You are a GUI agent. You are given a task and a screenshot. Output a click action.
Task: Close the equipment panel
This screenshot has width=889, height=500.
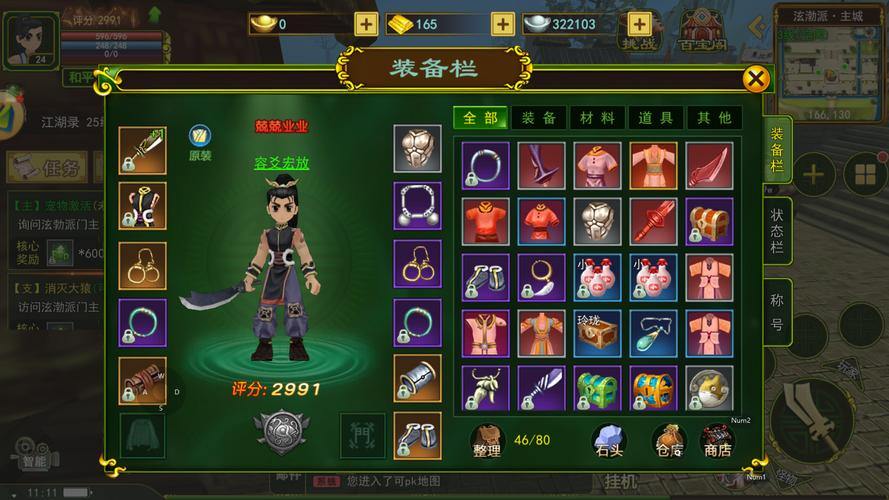coord(757,80)
